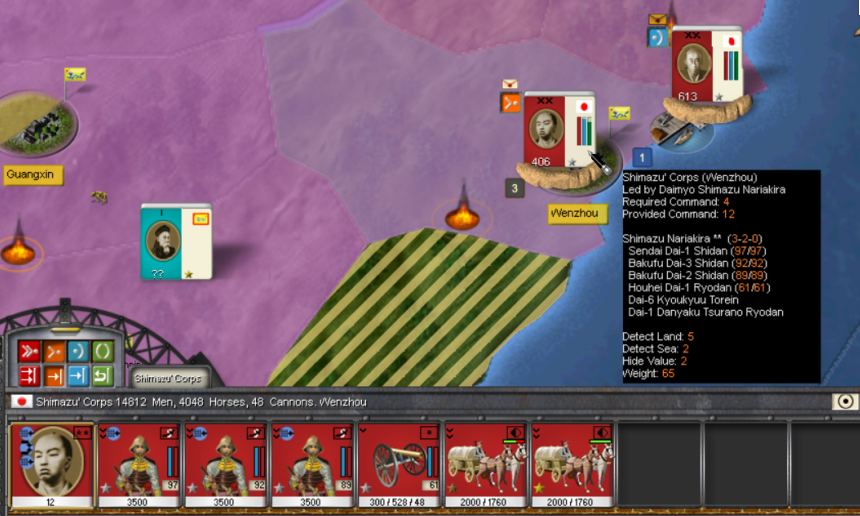This screenshot has width=860, height=516.
Task: Select the teal unknown-strength enemy stack
Action: (x=177, y=241)
